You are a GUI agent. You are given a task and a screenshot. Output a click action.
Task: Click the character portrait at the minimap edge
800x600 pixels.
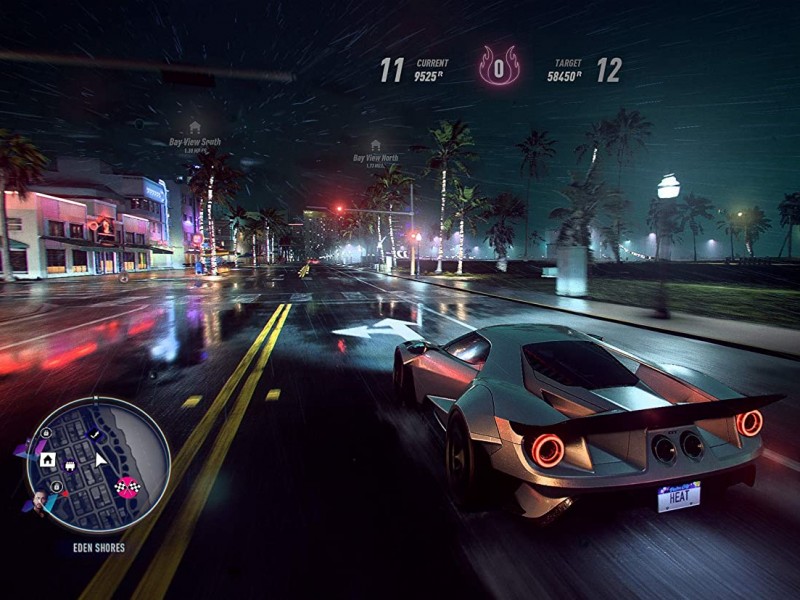click(40, 499)
